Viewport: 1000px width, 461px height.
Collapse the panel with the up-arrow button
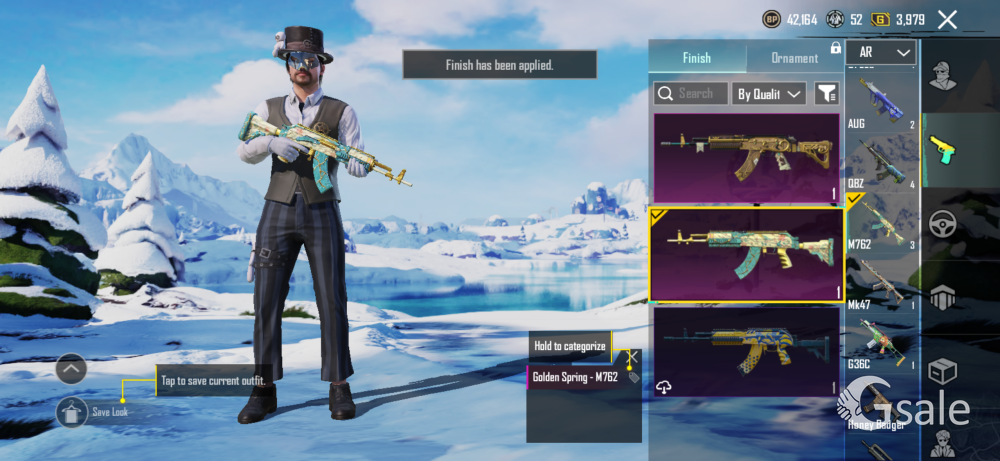[x=71, y=369]
